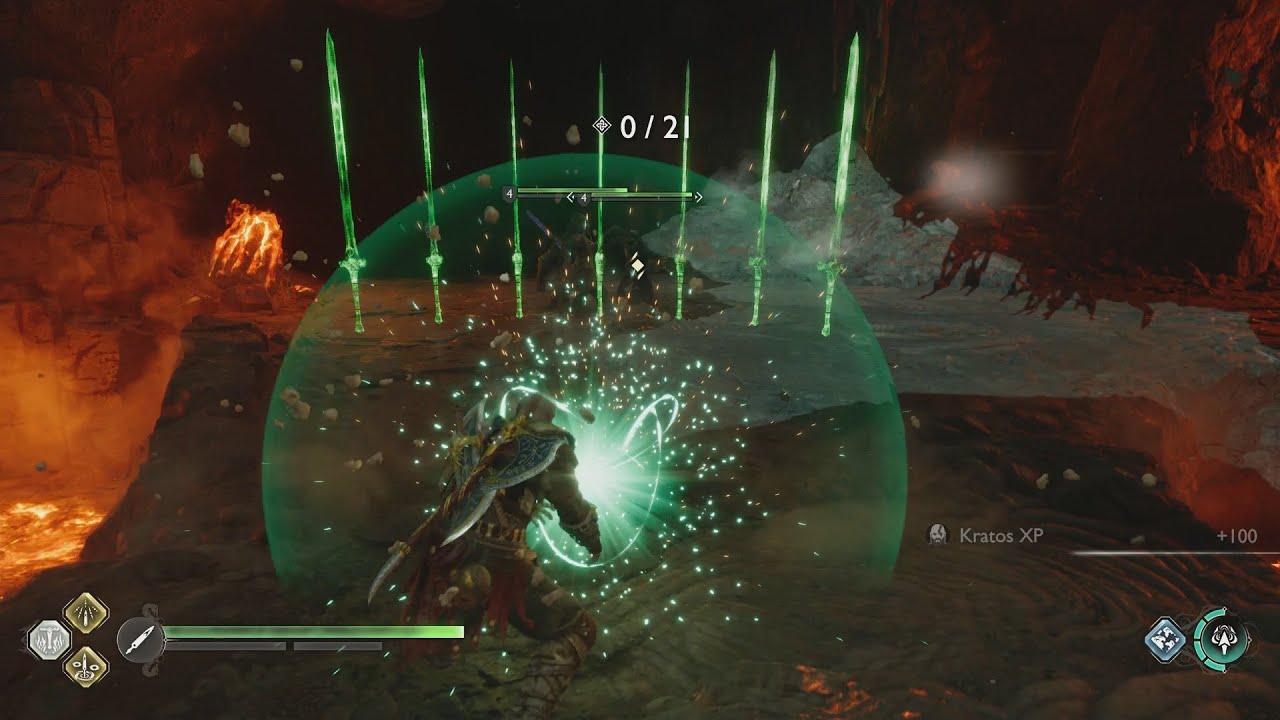The image size is (1280, 720).
Task: Activate the upper gold runic attack icon
Action: (86, 612)
